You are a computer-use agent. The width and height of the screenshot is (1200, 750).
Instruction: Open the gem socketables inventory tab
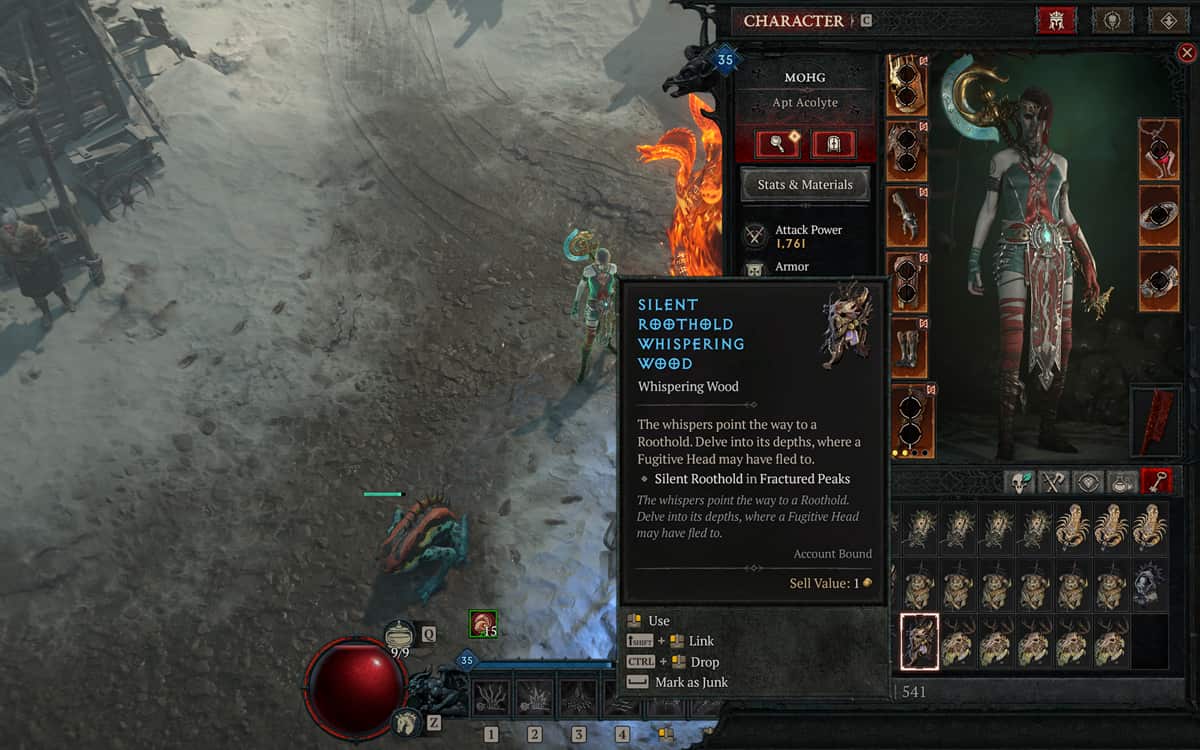[1087, 482]
